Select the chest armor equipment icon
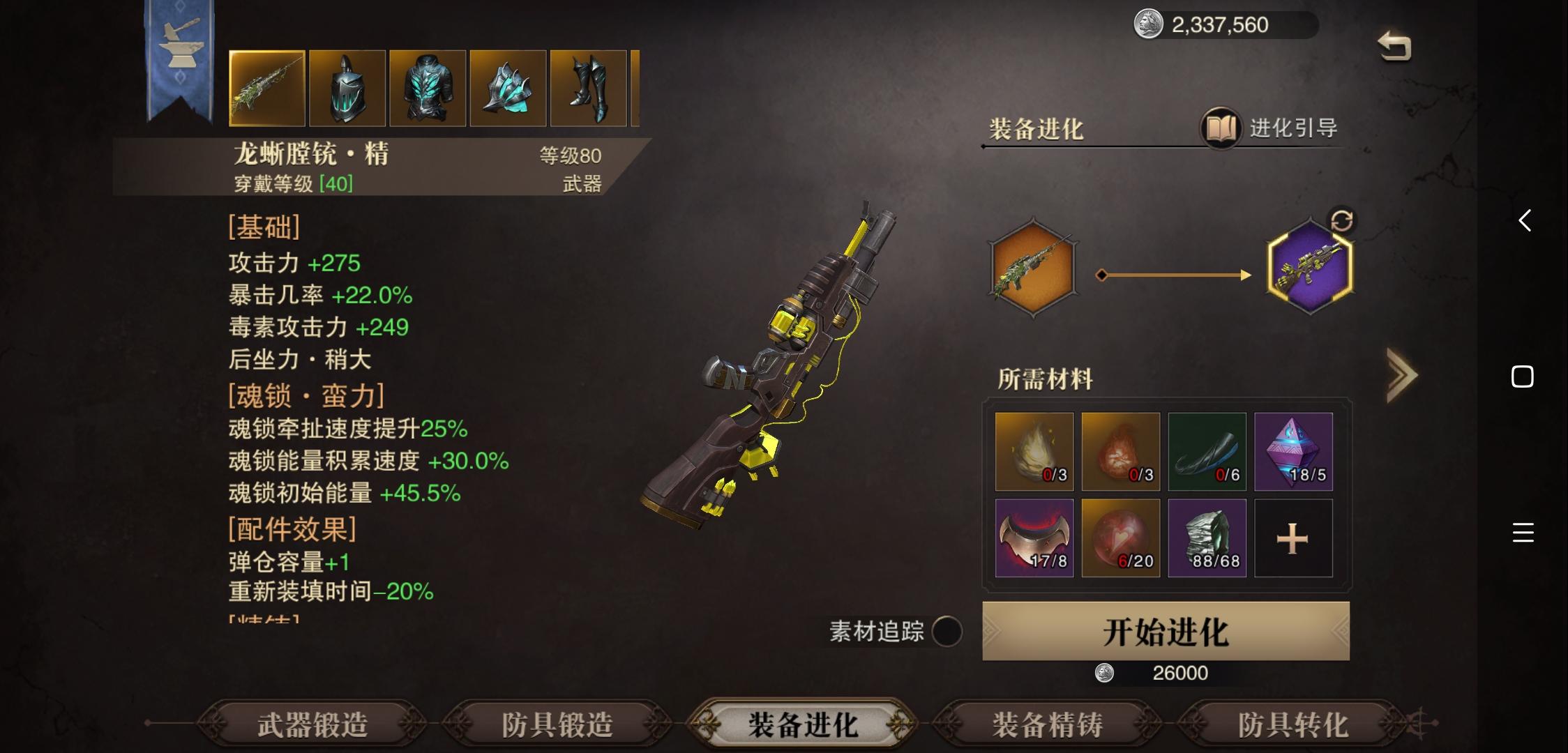This screenshot has height=753, width=1568. [428, 86]
